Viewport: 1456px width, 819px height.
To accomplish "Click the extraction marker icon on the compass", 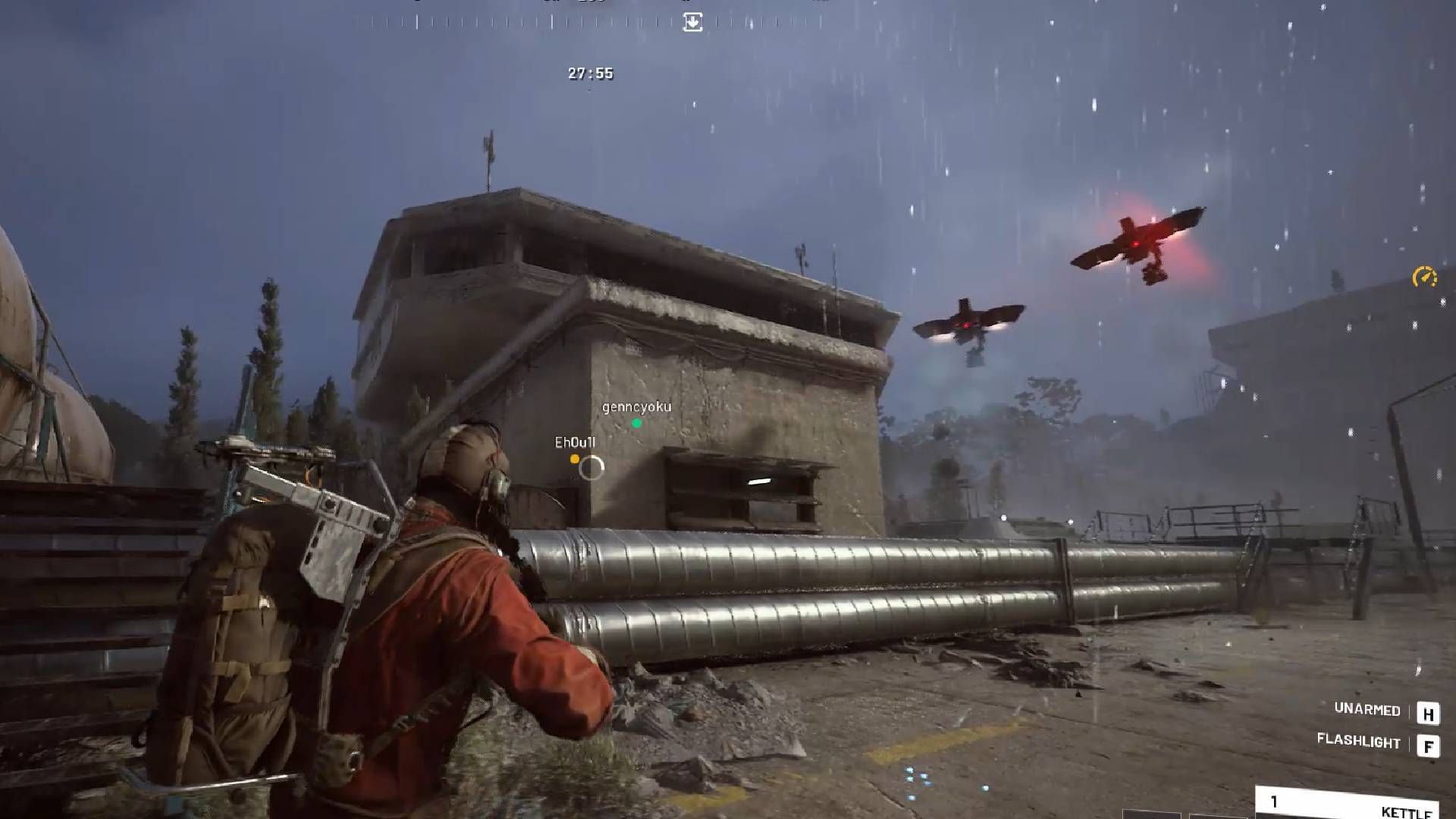I will [692, 21].
